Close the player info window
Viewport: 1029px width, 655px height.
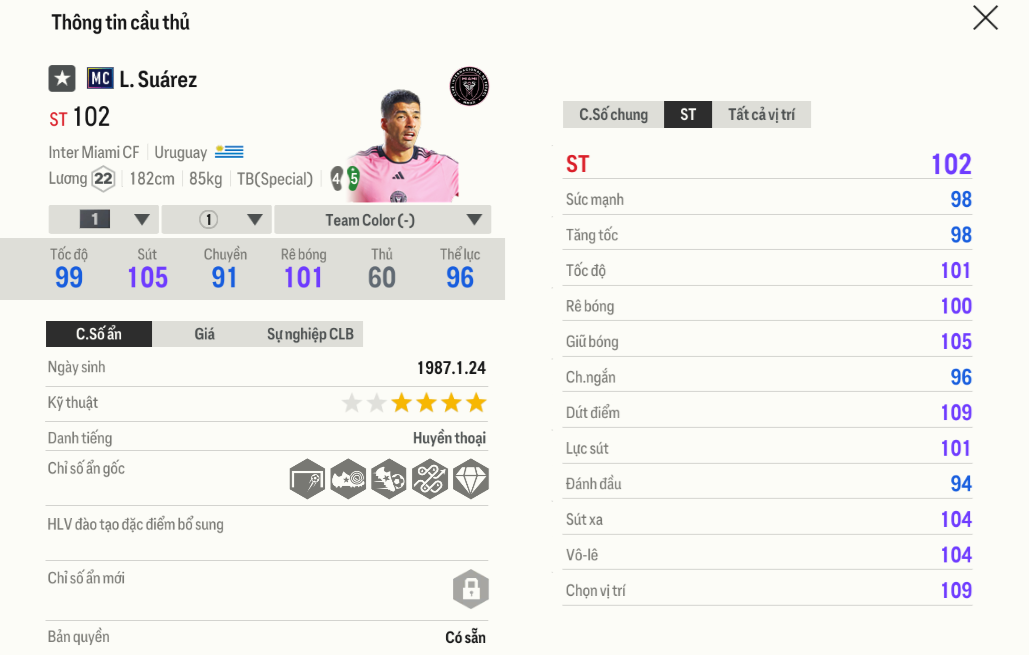[985, 18]
